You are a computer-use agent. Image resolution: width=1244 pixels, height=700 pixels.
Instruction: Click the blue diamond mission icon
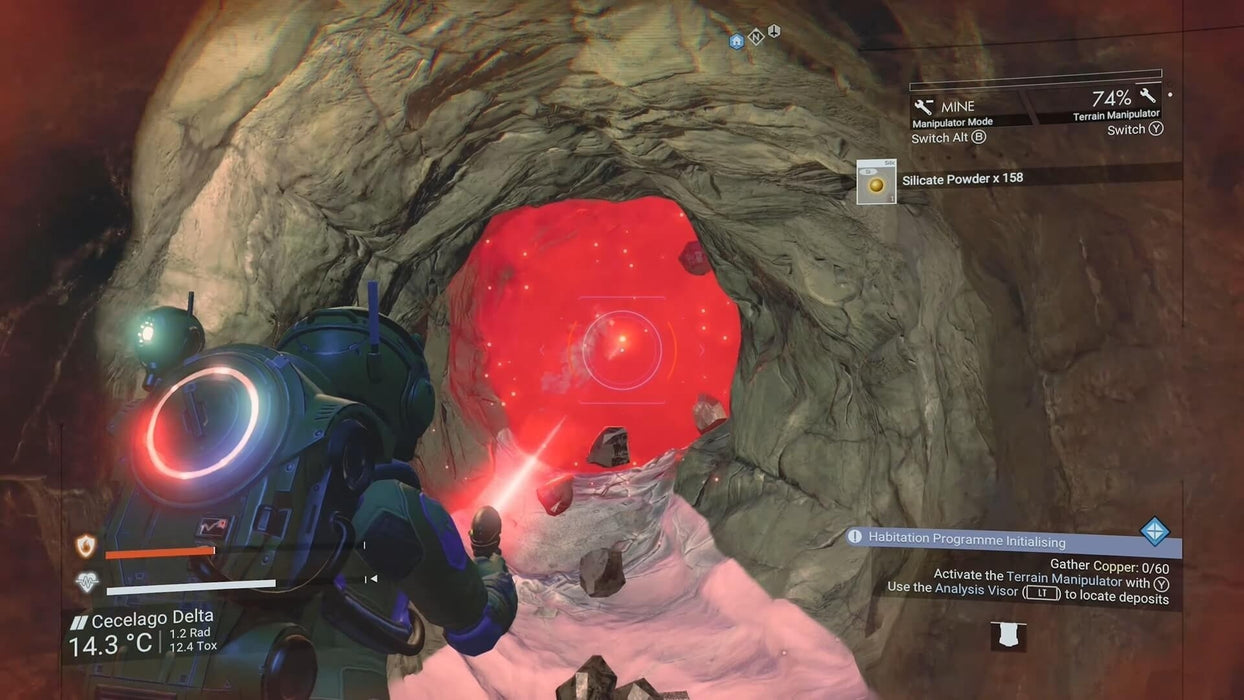coord(1154,531)
